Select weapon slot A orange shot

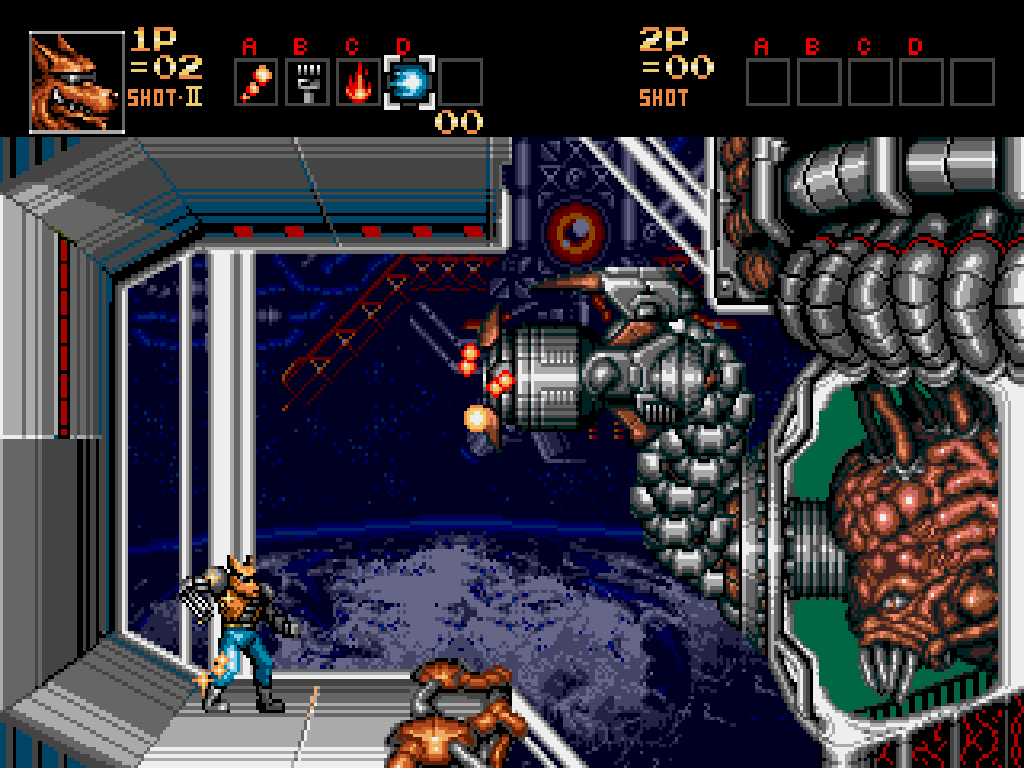(256, 82)
